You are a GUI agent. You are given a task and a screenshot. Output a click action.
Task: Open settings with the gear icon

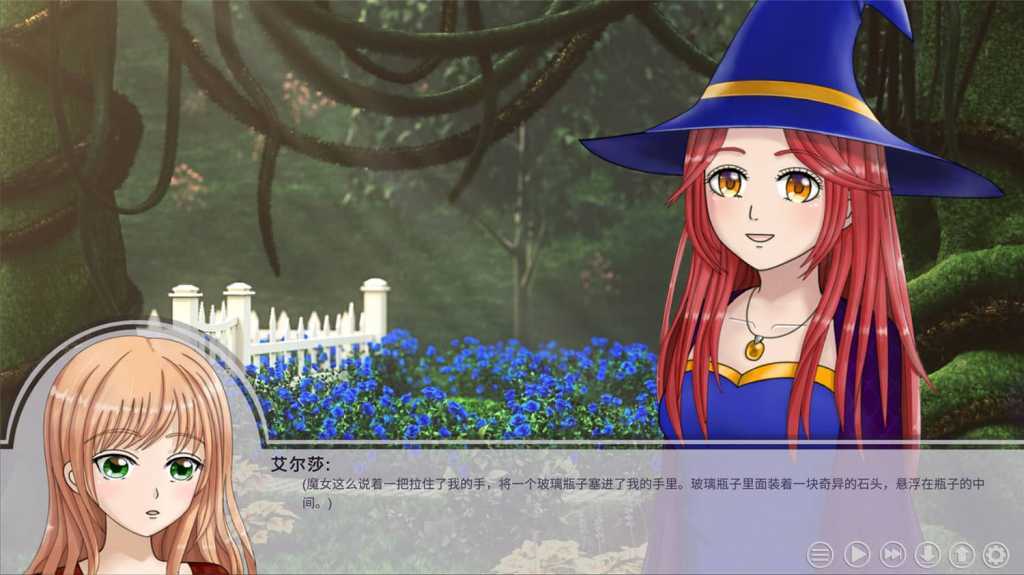tap(995, 554)
